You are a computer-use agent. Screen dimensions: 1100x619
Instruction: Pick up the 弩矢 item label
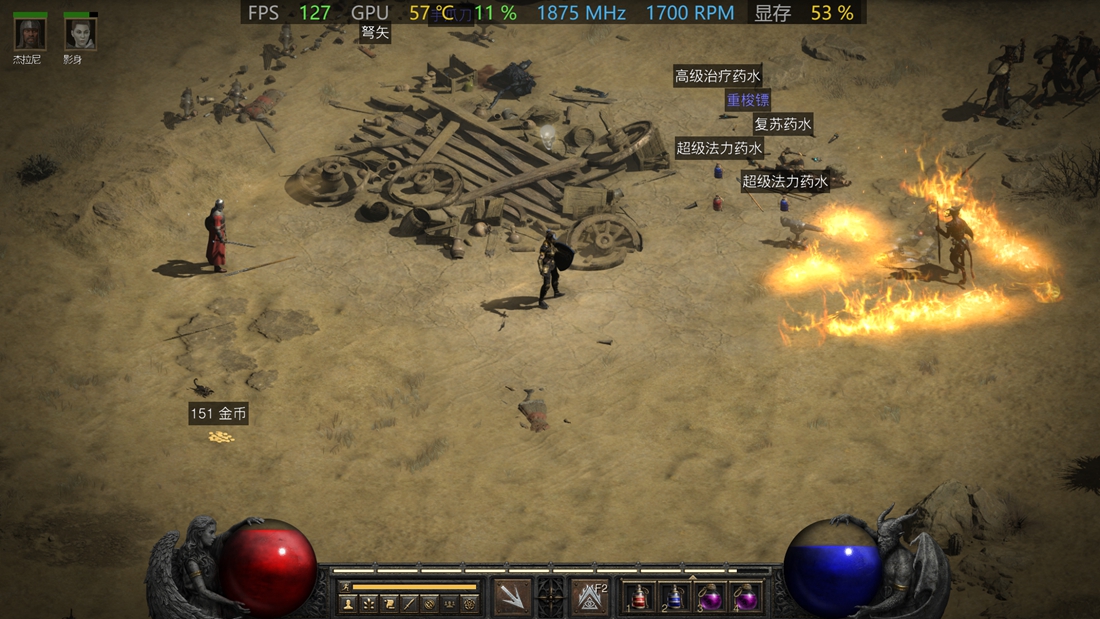[375, 33]
